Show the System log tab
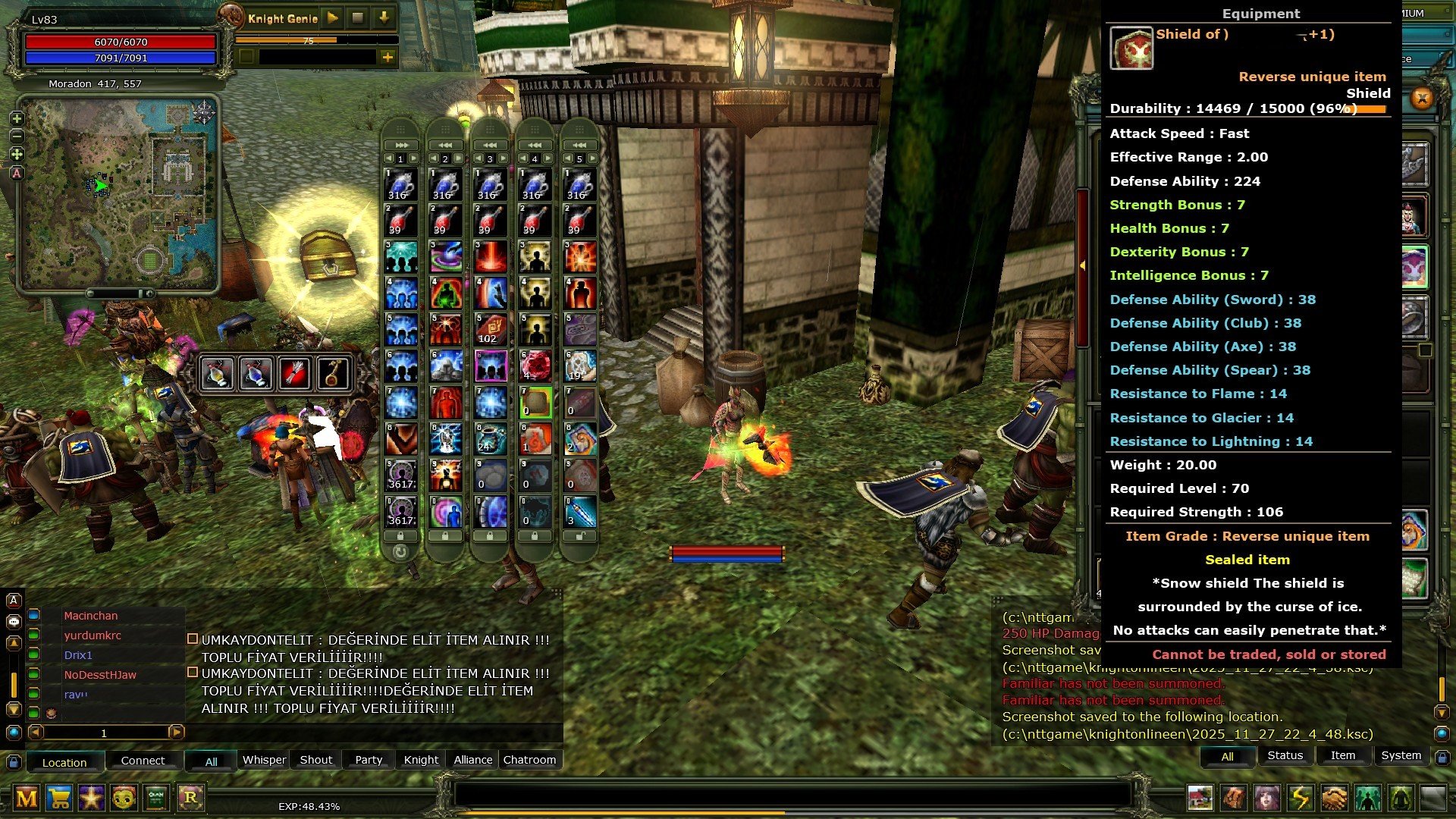This screenshot has height=819, width=1456. click(1401, 755)
